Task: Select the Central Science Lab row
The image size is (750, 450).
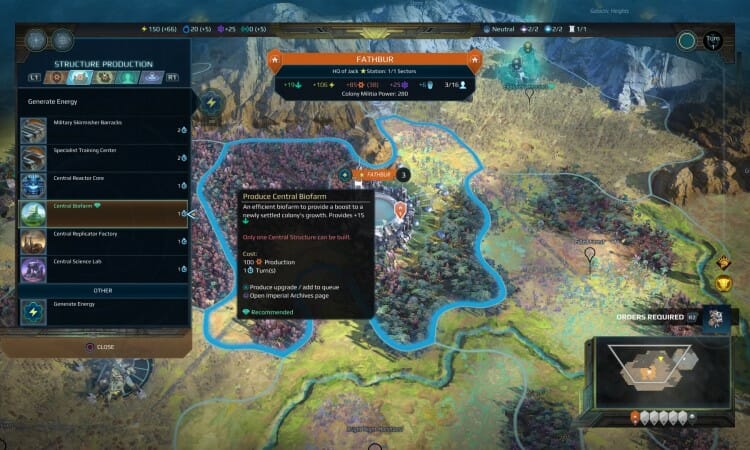Action: tap(100, 269)
